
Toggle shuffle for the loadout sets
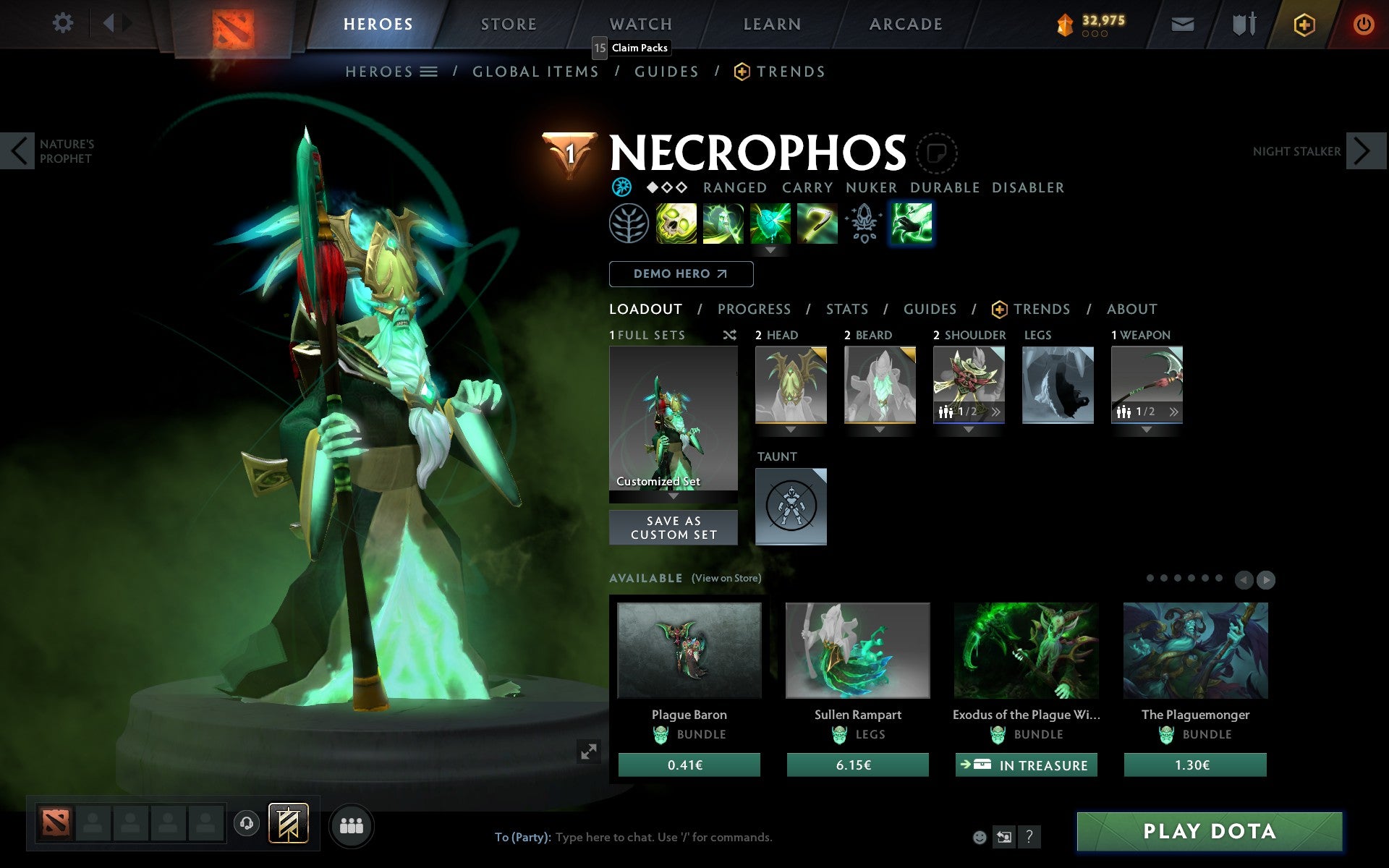coord(729,336)
